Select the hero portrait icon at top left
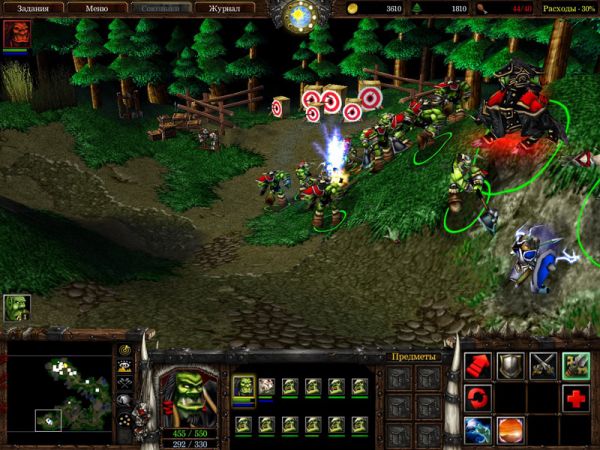The height and width of the screenshot is (450, 600). pyautogui.click(x=16, y=34)
